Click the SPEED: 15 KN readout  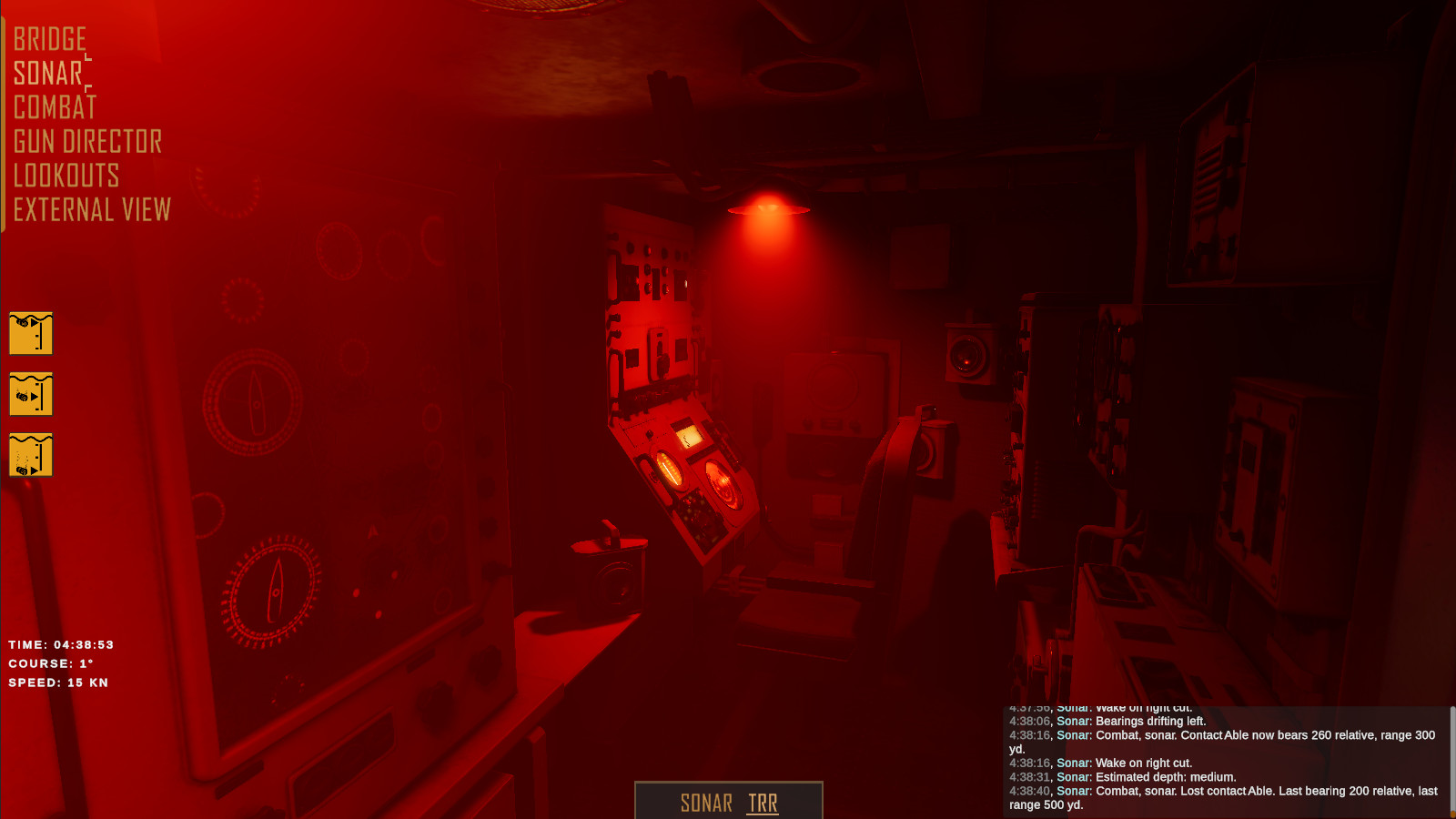[x=57, y=682]
